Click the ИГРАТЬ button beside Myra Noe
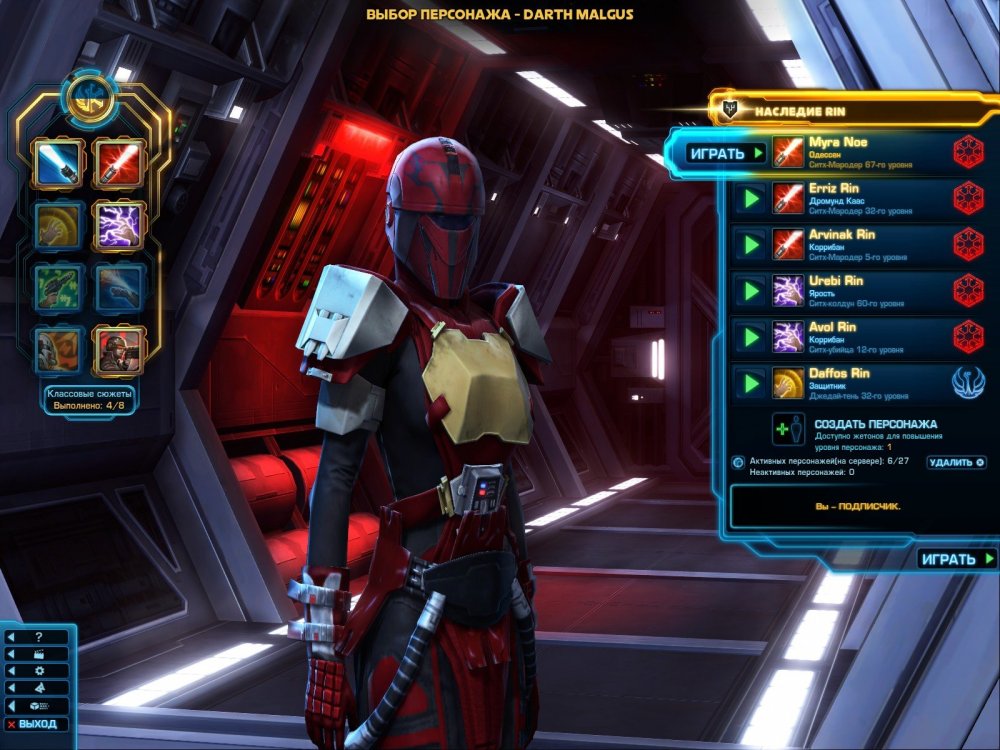 [727, 154]
